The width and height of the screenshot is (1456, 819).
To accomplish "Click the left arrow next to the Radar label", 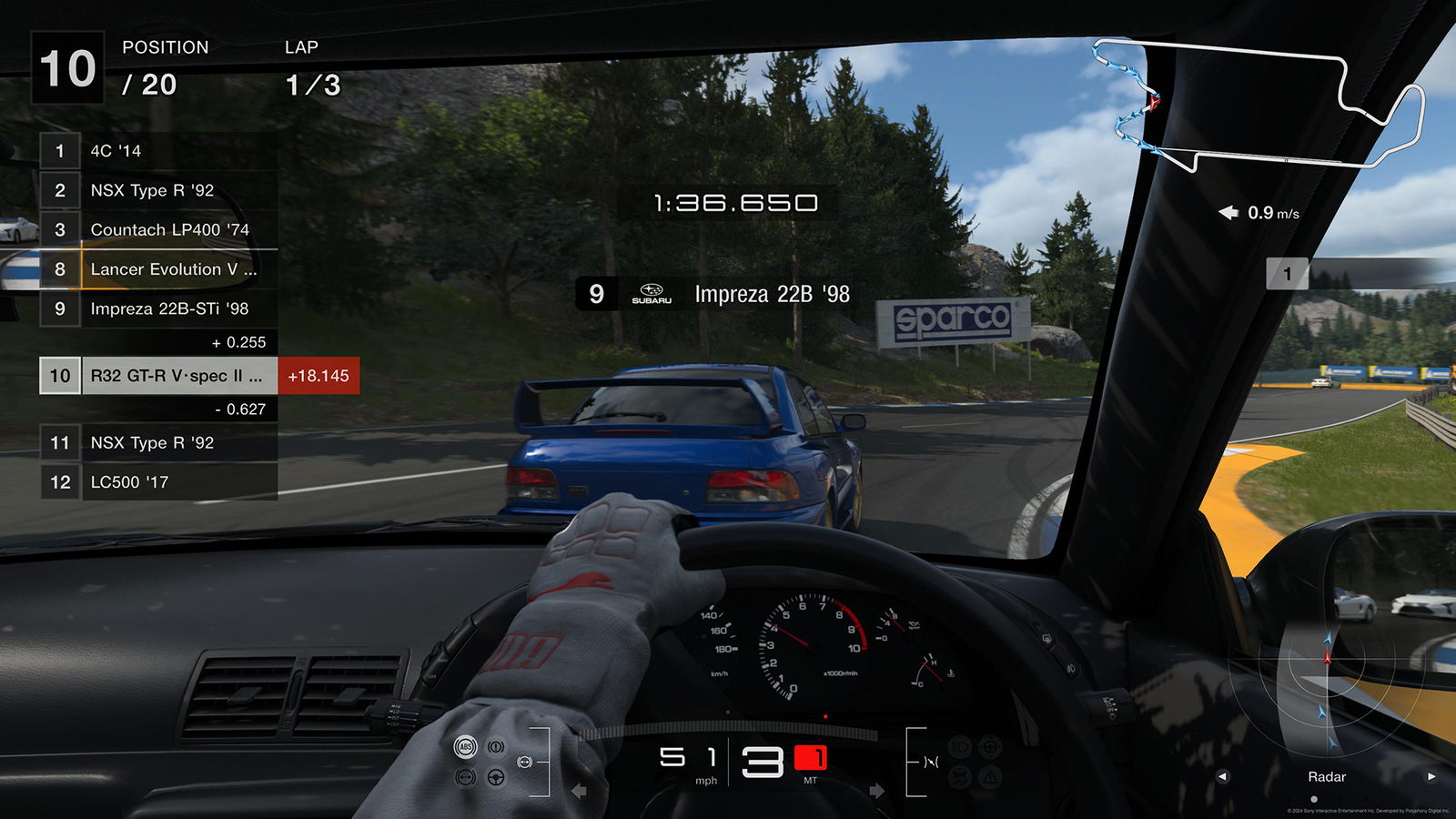I will [x=1224, y=777].
